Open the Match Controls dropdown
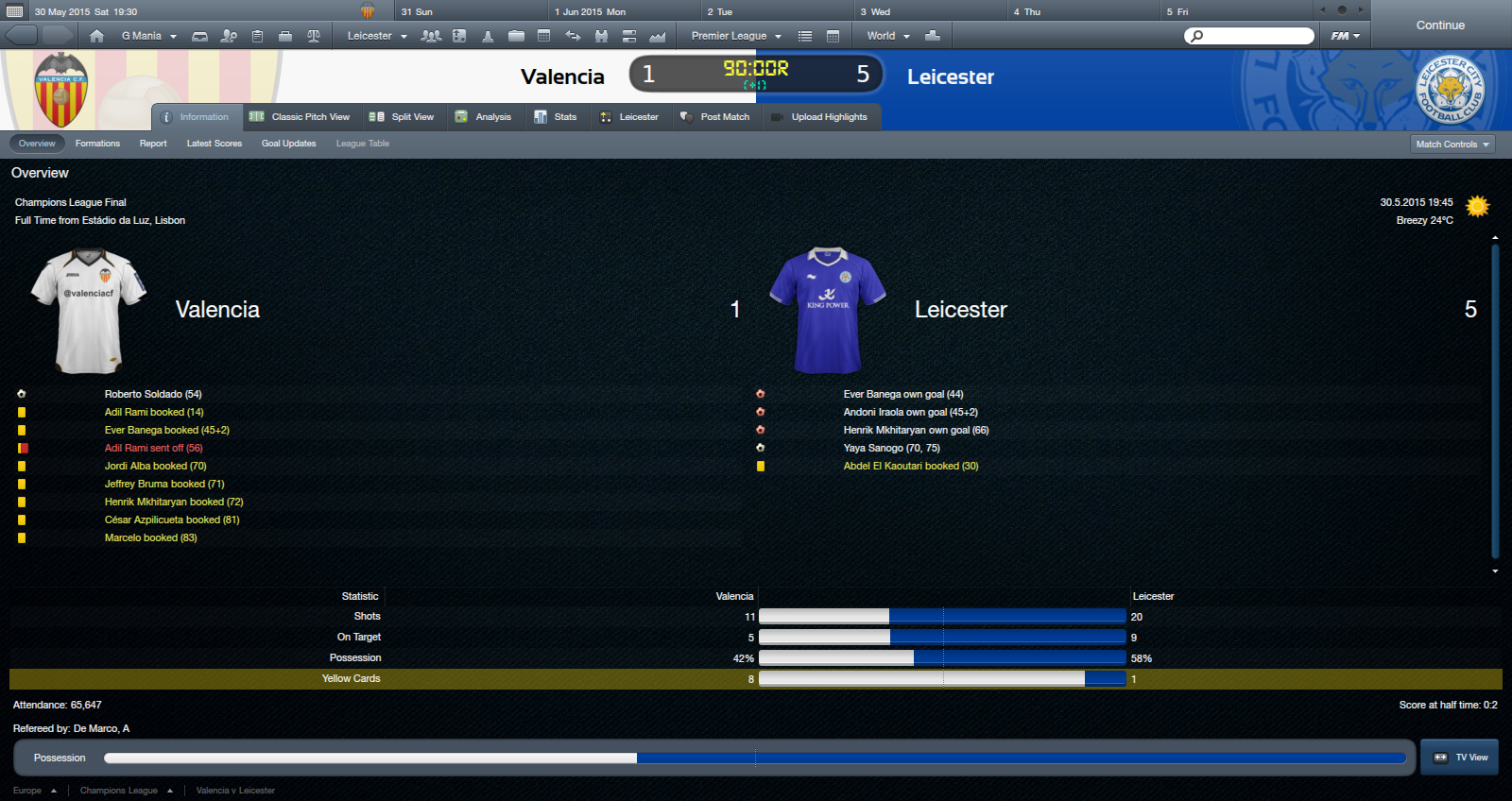Viewport: 1512px width, 801px height. click(1452, 145)
